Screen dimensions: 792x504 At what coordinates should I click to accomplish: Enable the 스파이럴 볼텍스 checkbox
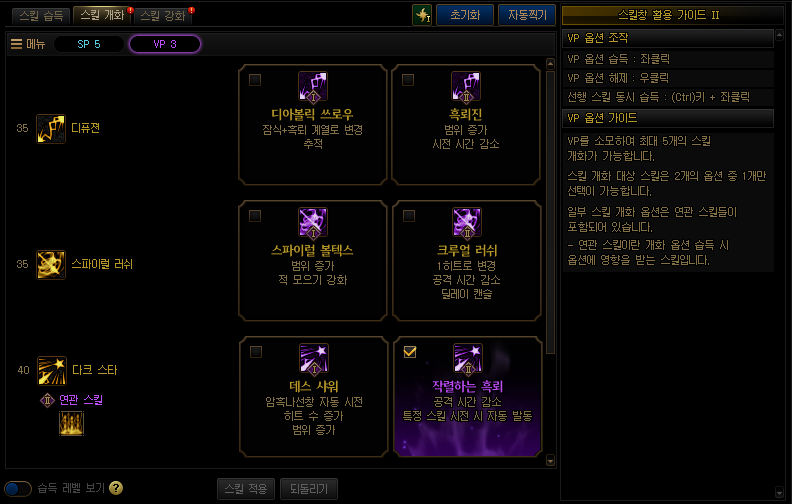(x=256, y=215)
